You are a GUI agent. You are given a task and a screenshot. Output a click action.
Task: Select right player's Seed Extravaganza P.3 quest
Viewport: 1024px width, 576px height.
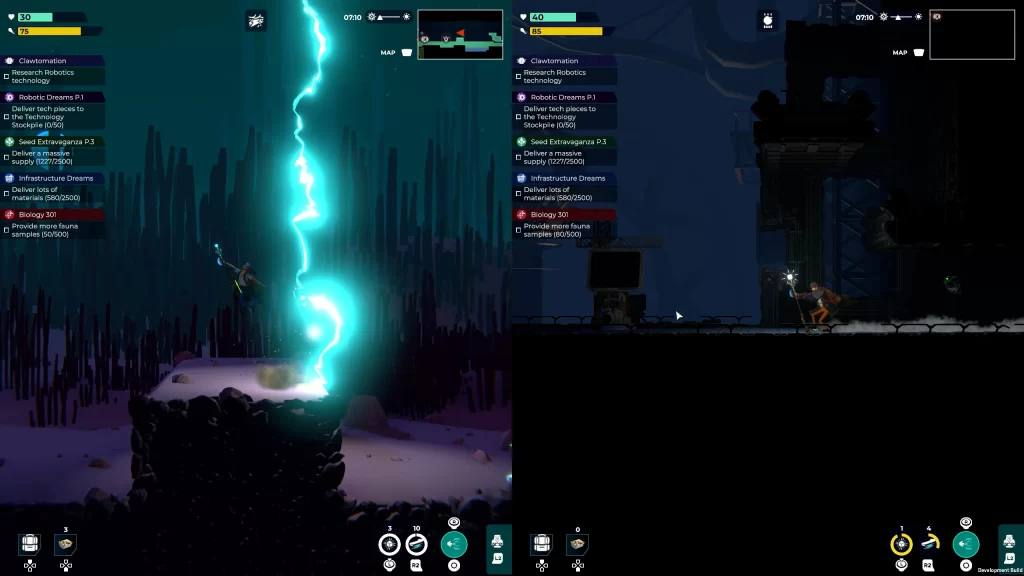[x=567, y=142]
